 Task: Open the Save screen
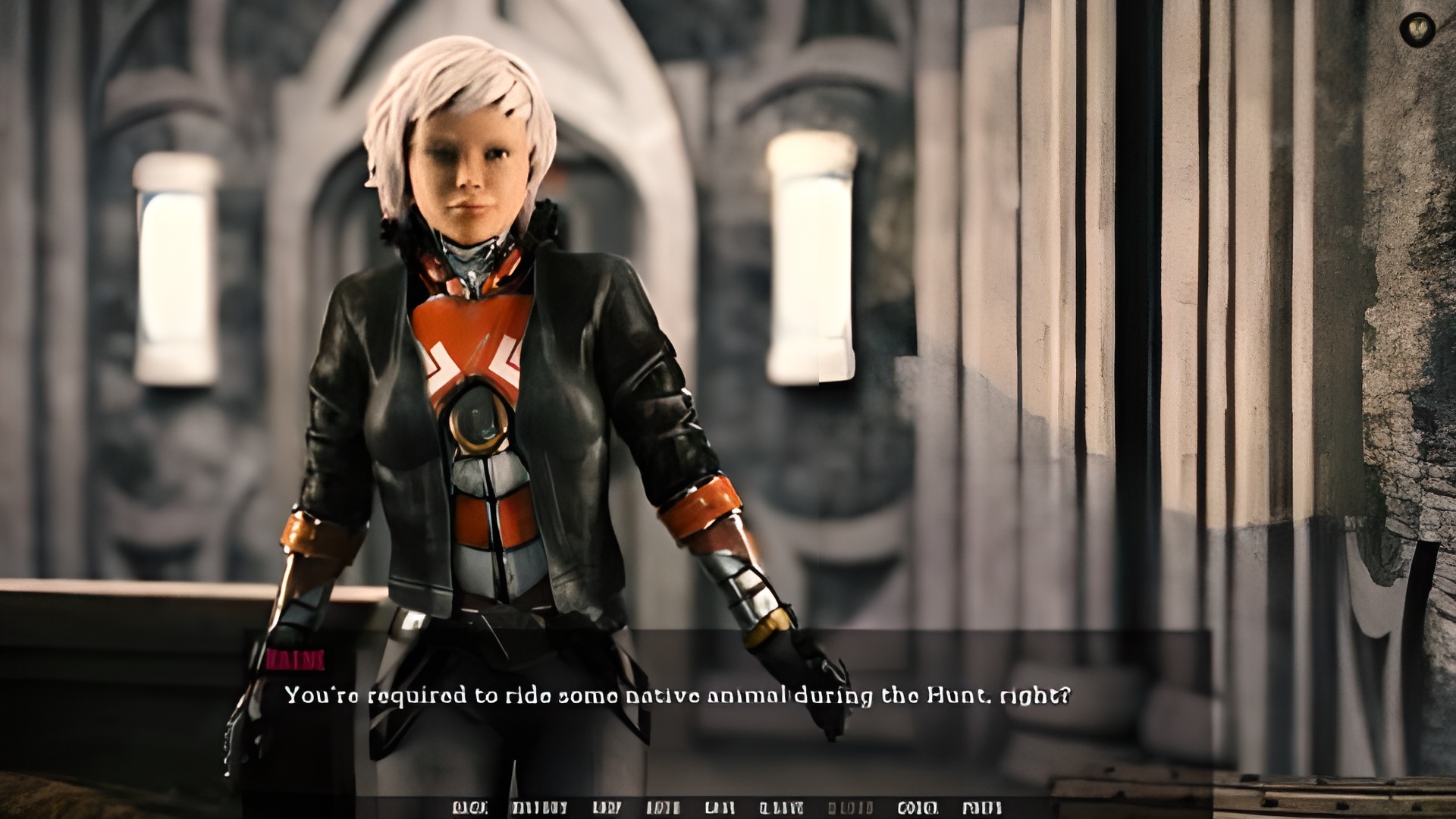click(719, 808)
